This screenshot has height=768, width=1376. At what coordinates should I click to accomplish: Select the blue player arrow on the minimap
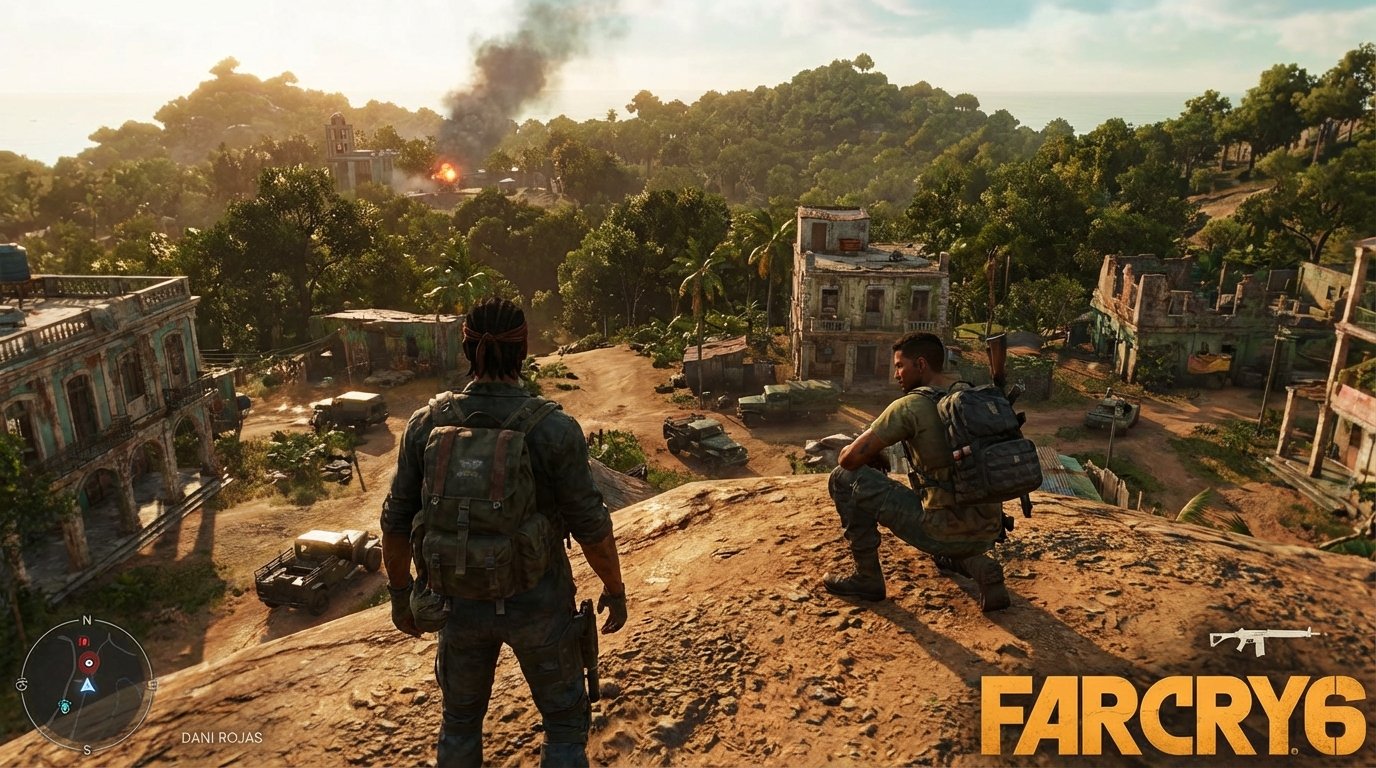[x=87, y=686]
